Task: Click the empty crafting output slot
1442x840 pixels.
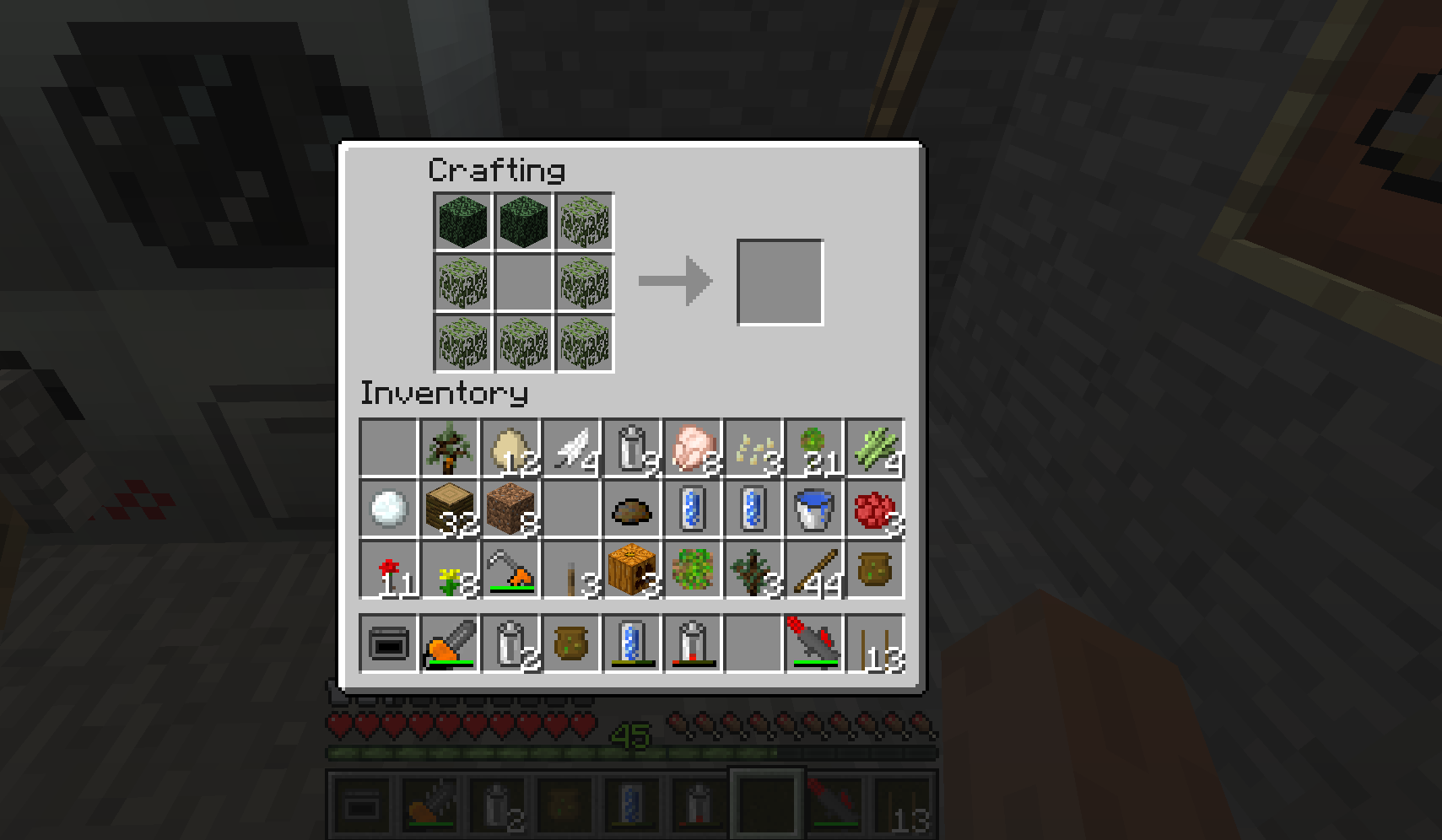Action: click(780, 283)
